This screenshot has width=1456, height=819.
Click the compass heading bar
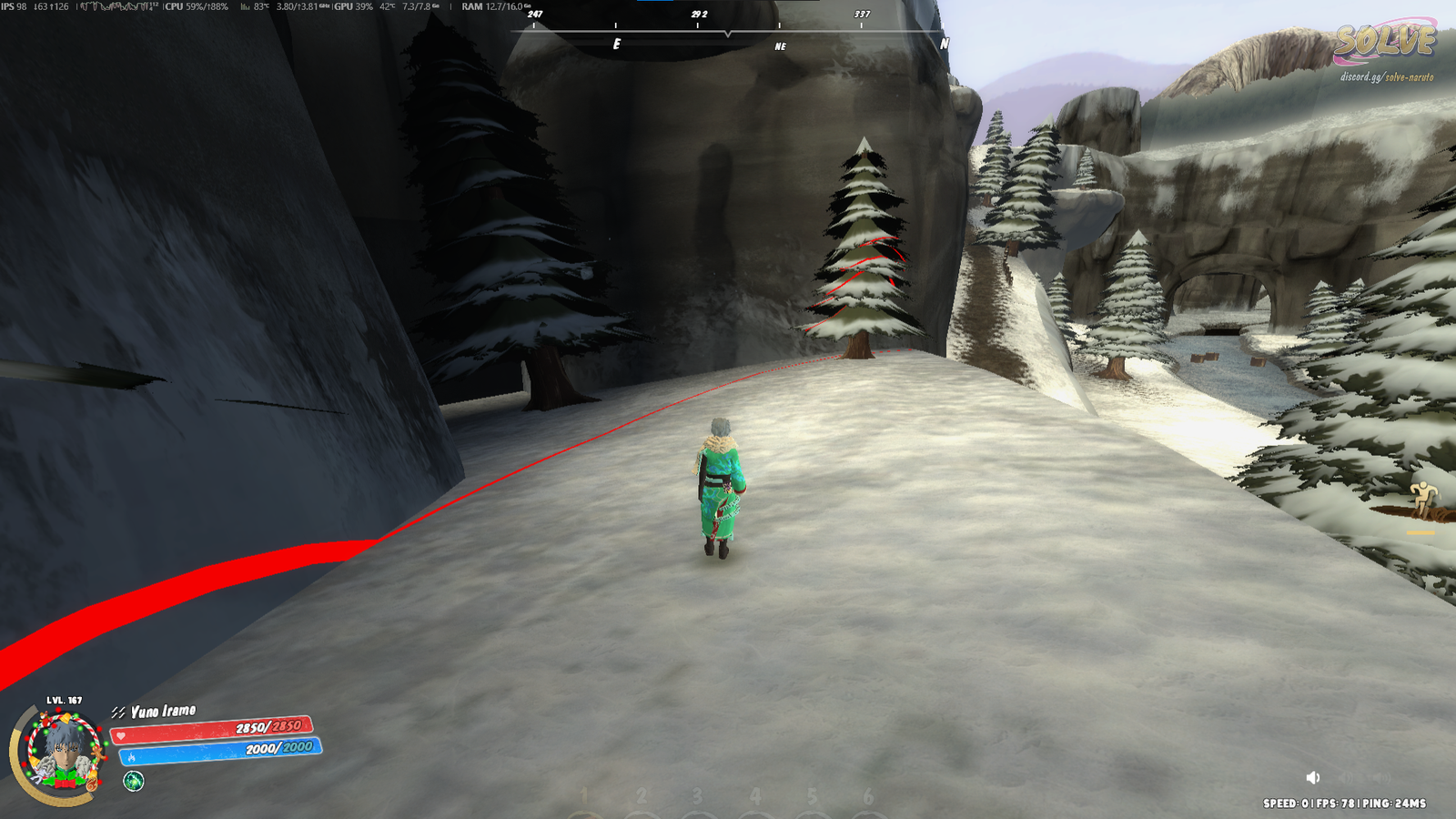coord(728,32)
